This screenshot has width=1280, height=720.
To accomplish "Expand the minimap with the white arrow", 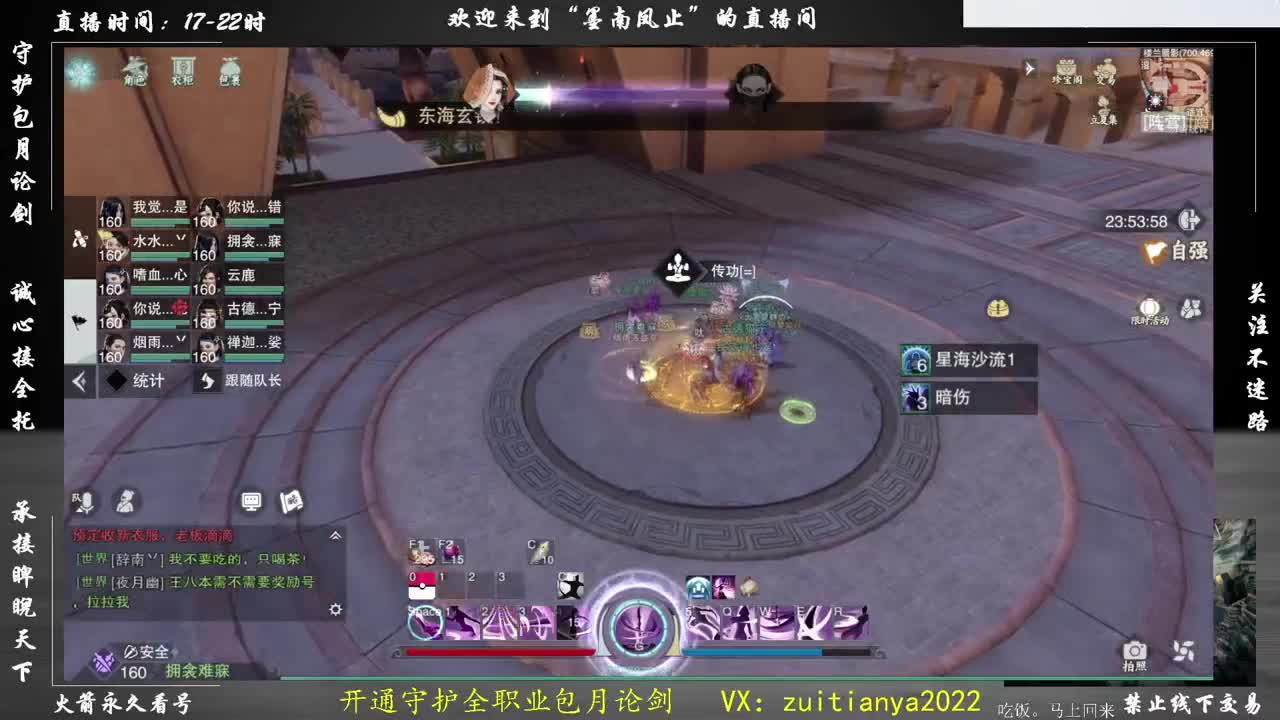I will (x=1030, y=69).
